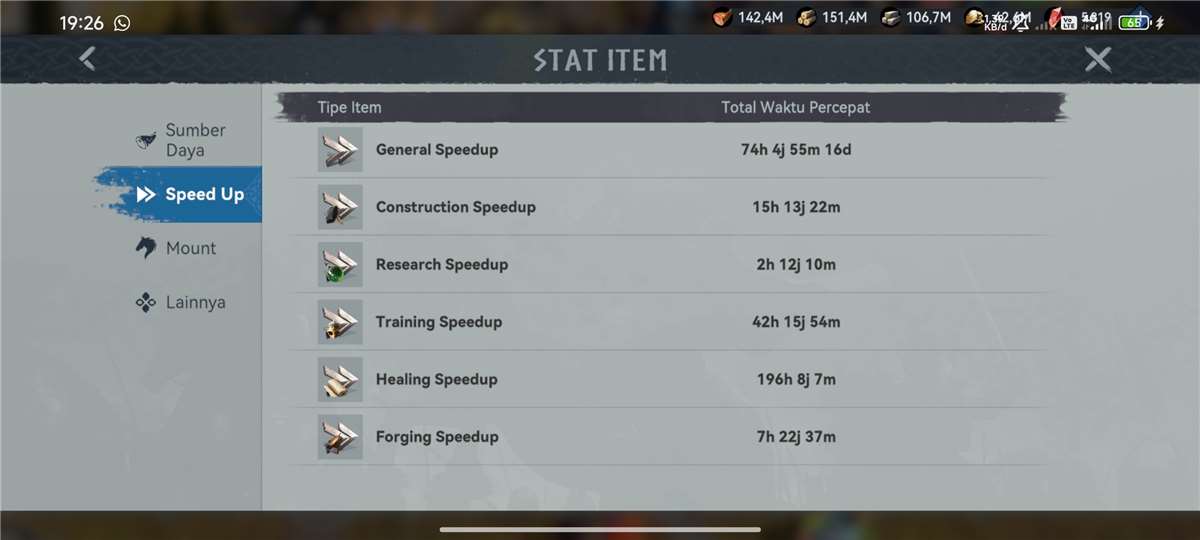
Task: Go back using the left arrow
Action: (x=88, y=59)
